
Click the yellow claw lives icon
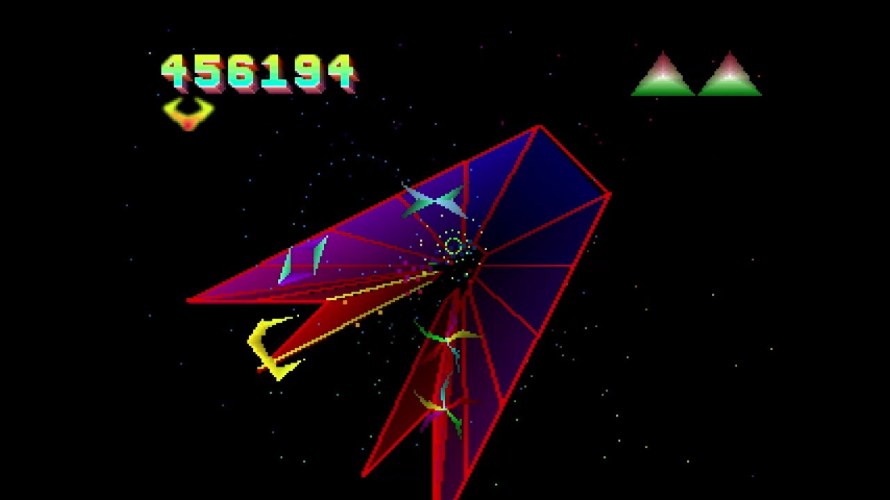click(x=188, y=113)
